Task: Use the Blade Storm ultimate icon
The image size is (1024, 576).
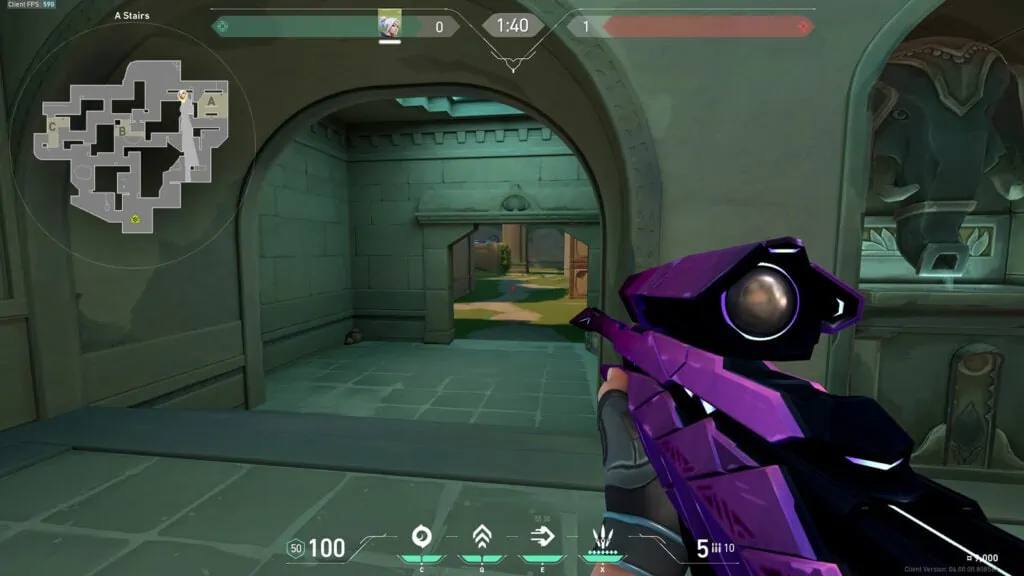Action: [603, 536]
